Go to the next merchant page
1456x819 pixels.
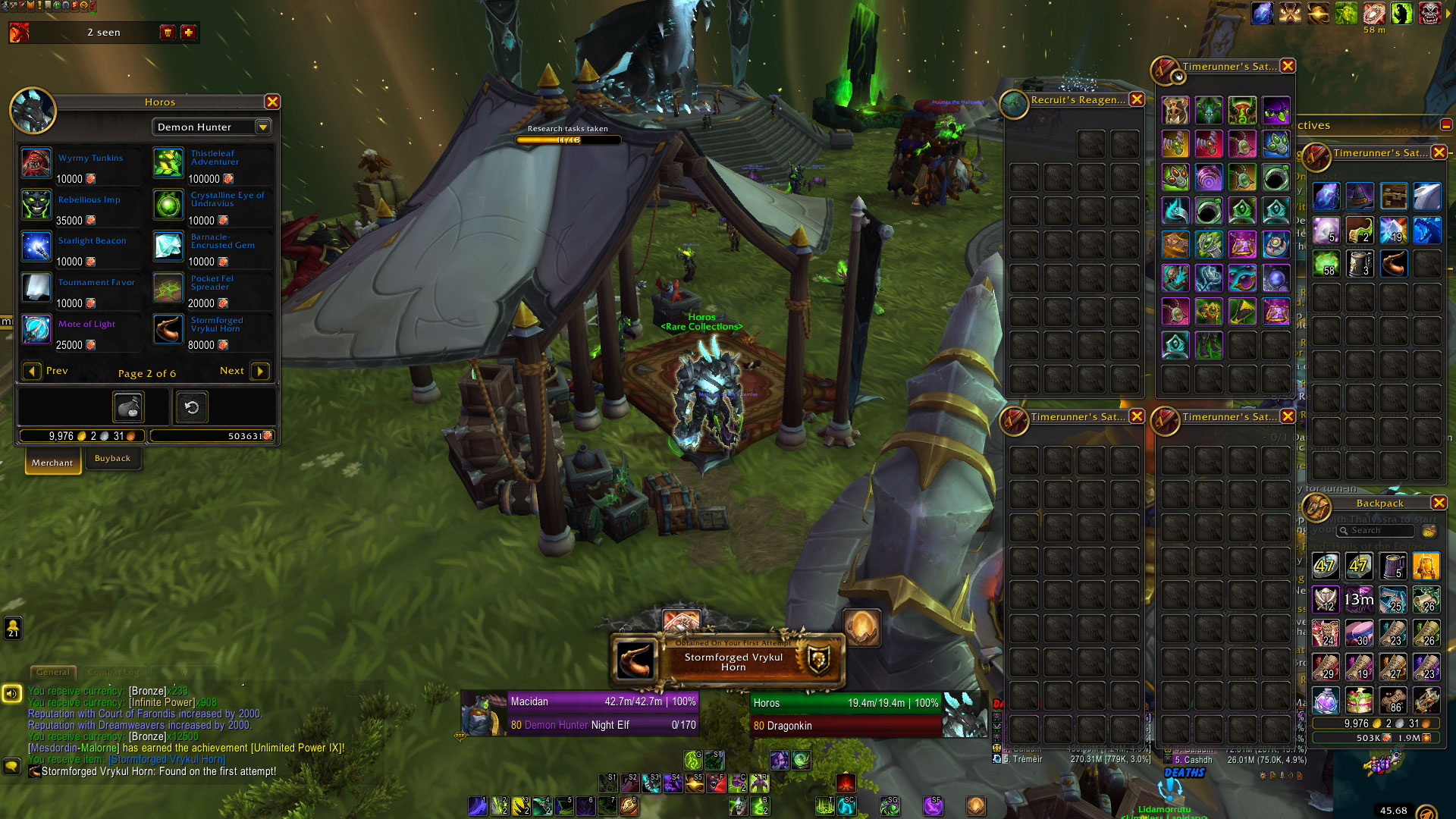(x=259, y=371)
